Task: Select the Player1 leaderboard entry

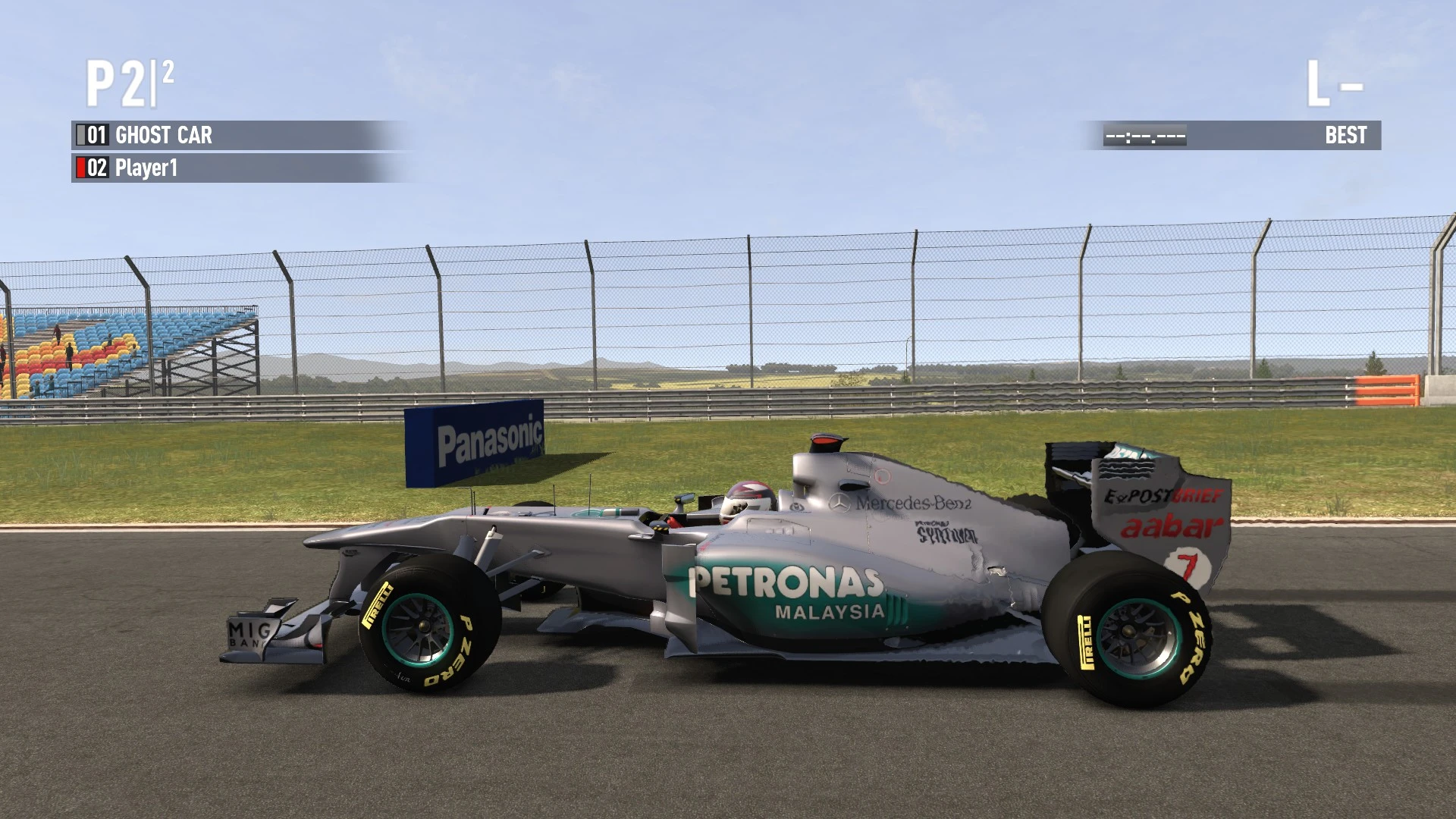Action: click(x=149, y=168)
